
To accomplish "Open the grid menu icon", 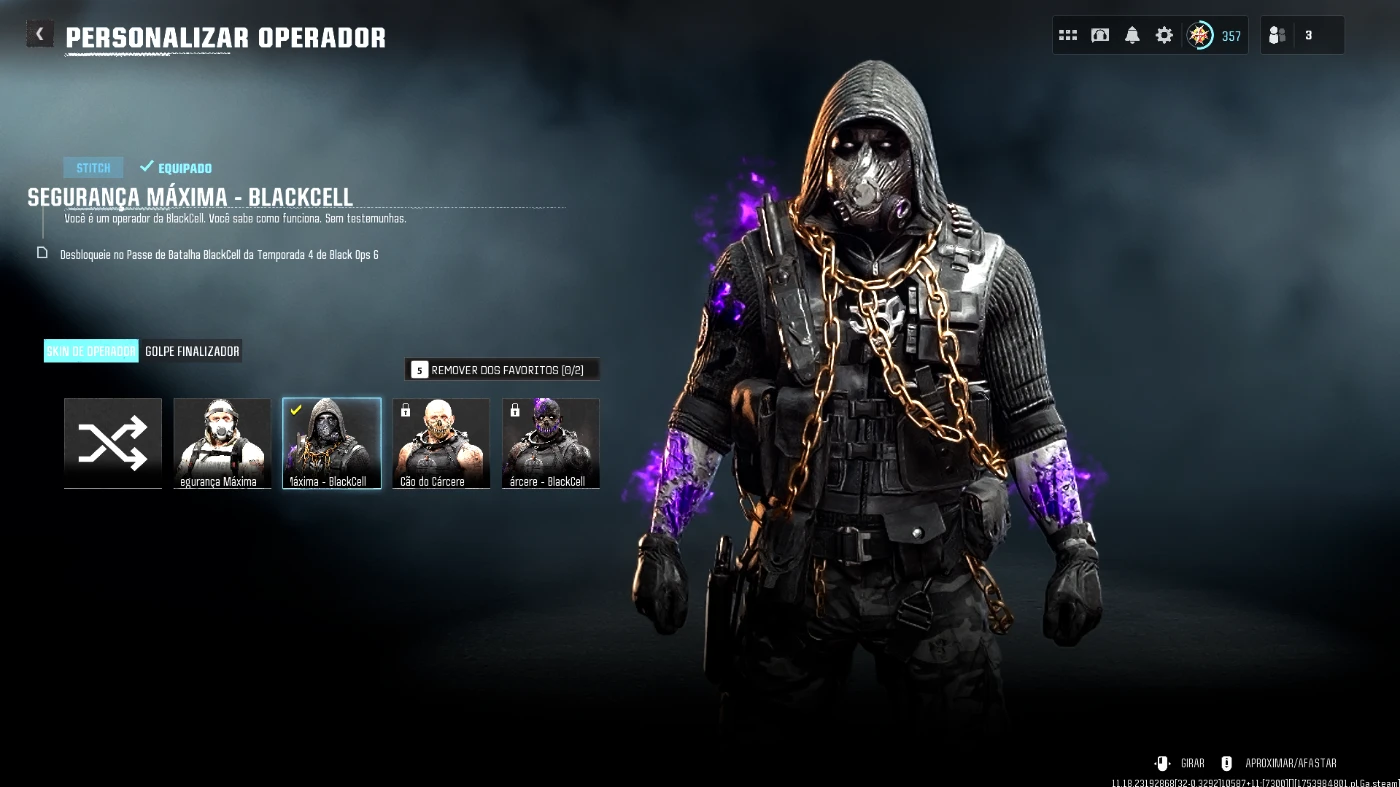I will coord(1068,36).
